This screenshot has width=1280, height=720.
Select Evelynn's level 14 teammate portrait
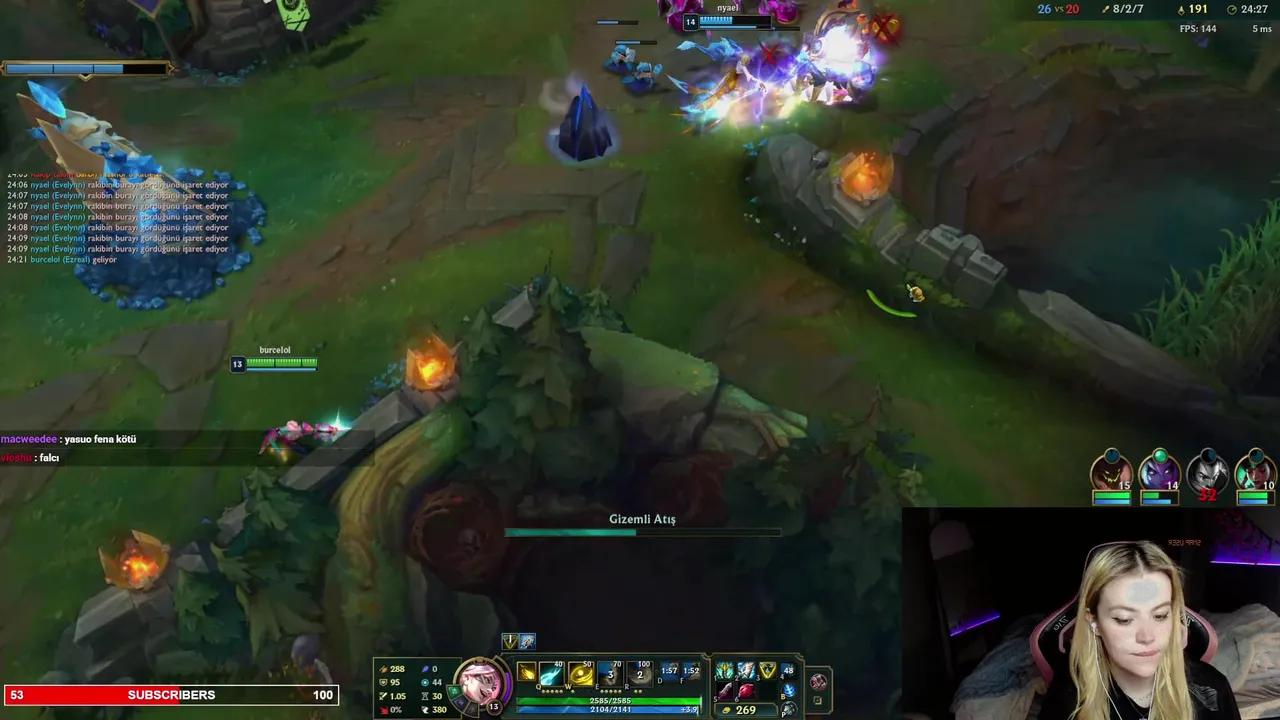[1160, 473]
